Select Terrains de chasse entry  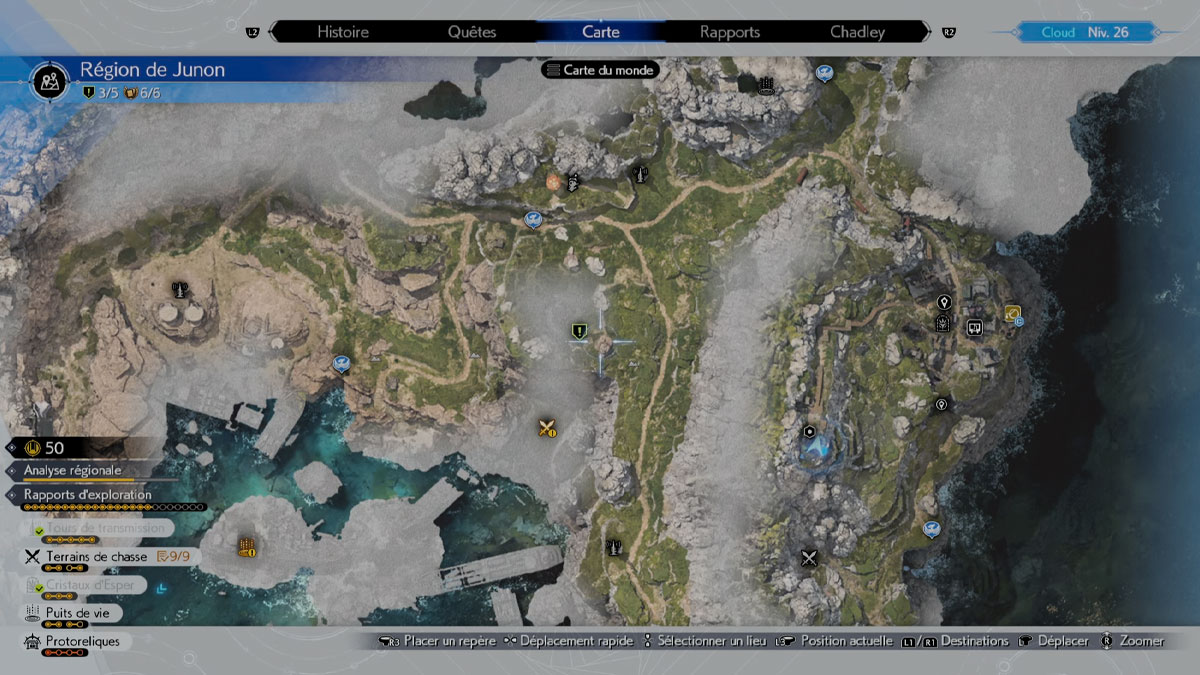(96, 556)
